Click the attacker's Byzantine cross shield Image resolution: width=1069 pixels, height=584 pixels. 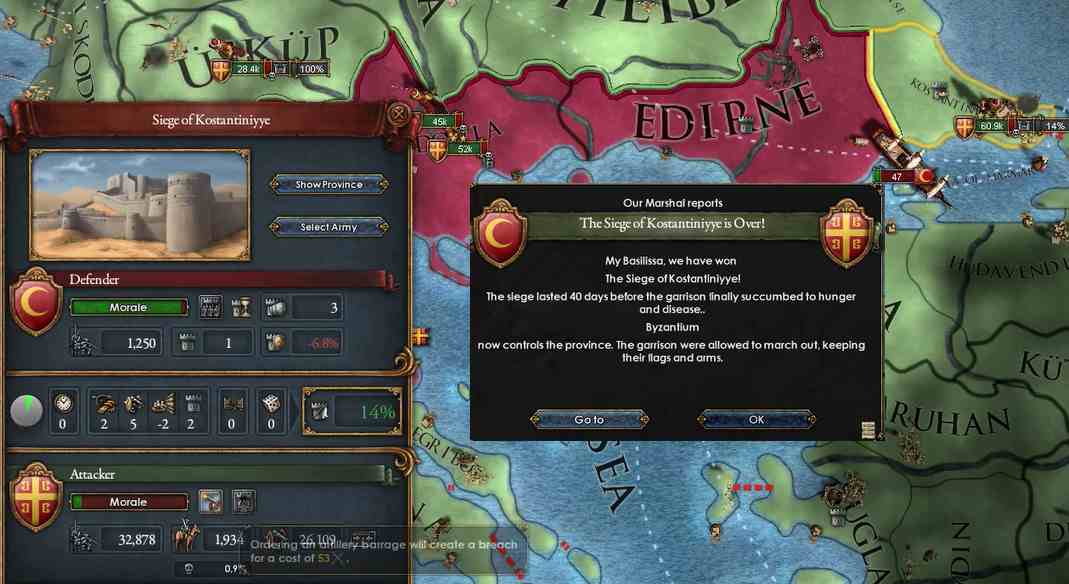36,494
